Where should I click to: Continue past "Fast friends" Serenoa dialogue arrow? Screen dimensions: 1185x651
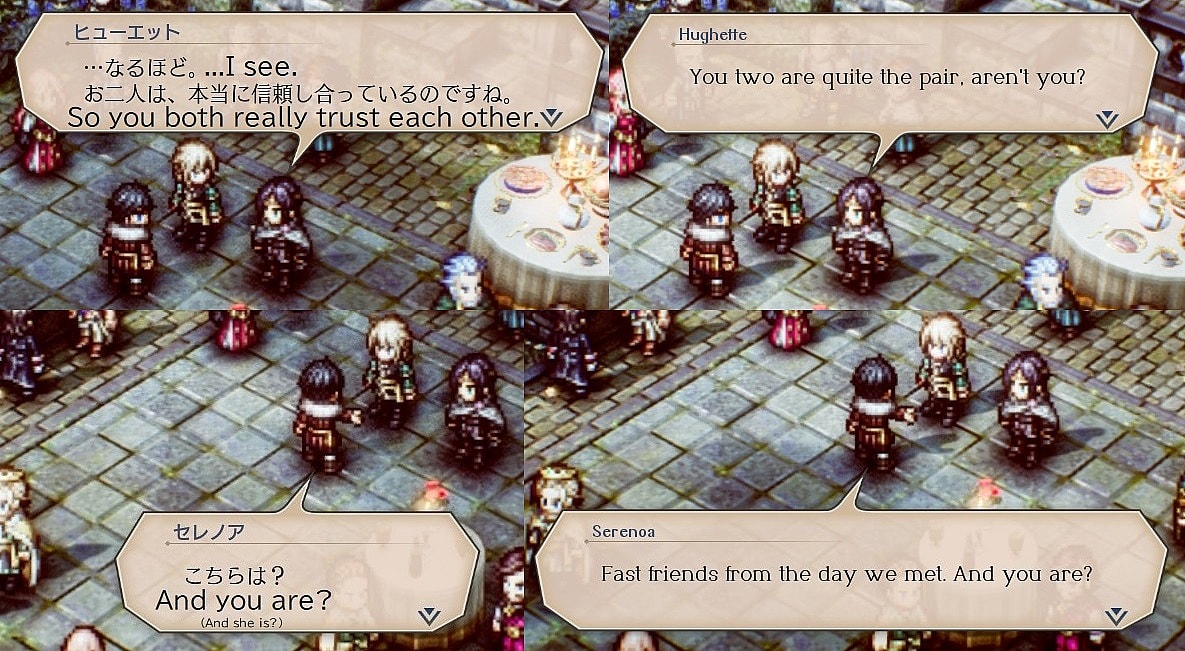1116,615
